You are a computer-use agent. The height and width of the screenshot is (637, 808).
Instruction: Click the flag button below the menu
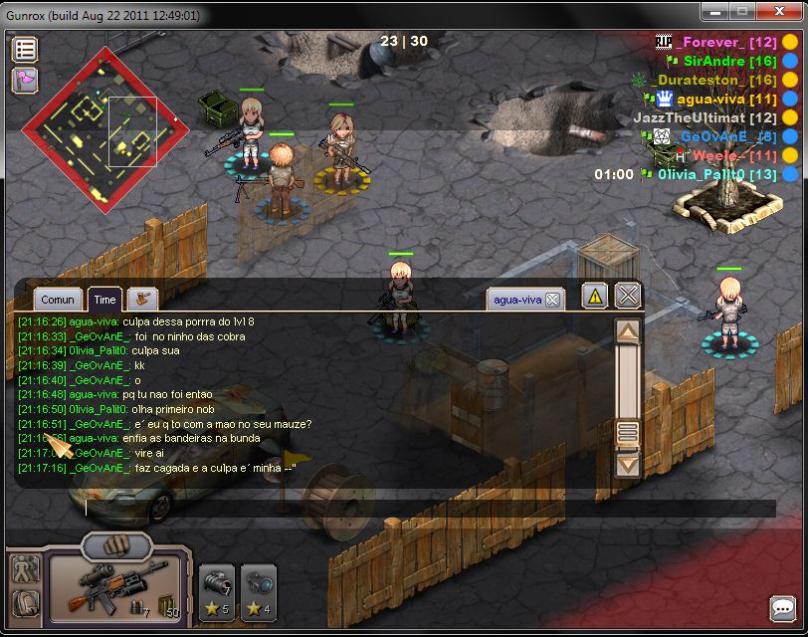point(25,81)
